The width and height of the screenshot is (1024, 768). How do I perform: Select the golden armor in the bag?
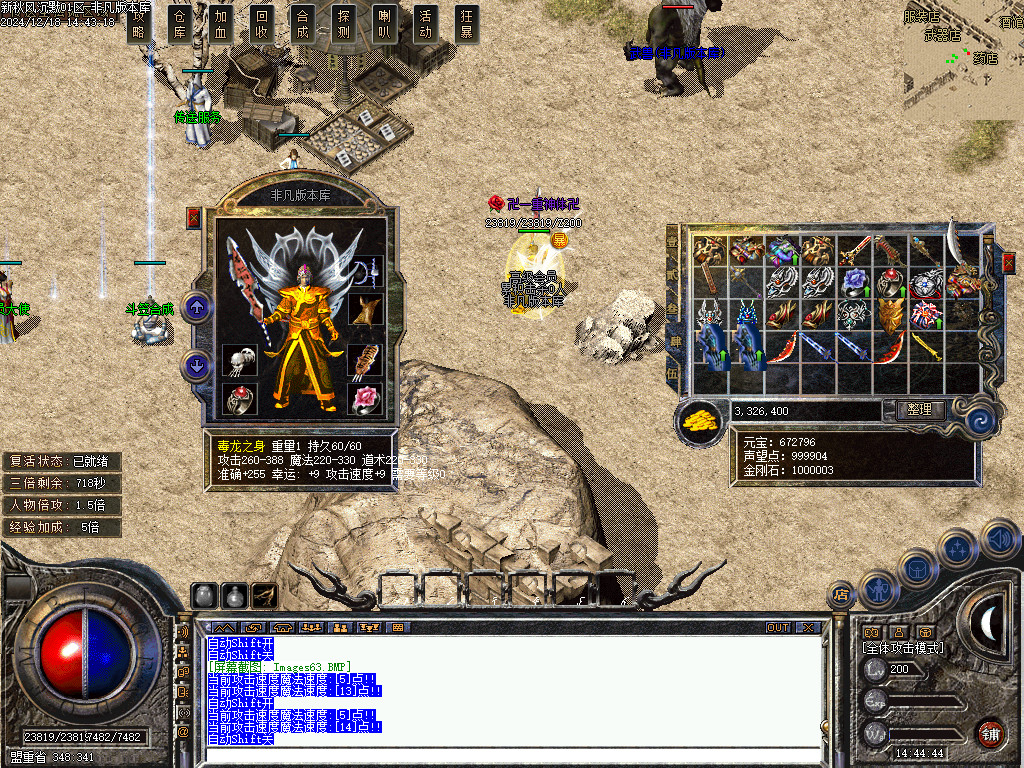pyautogui.click(x=890, y=316)
